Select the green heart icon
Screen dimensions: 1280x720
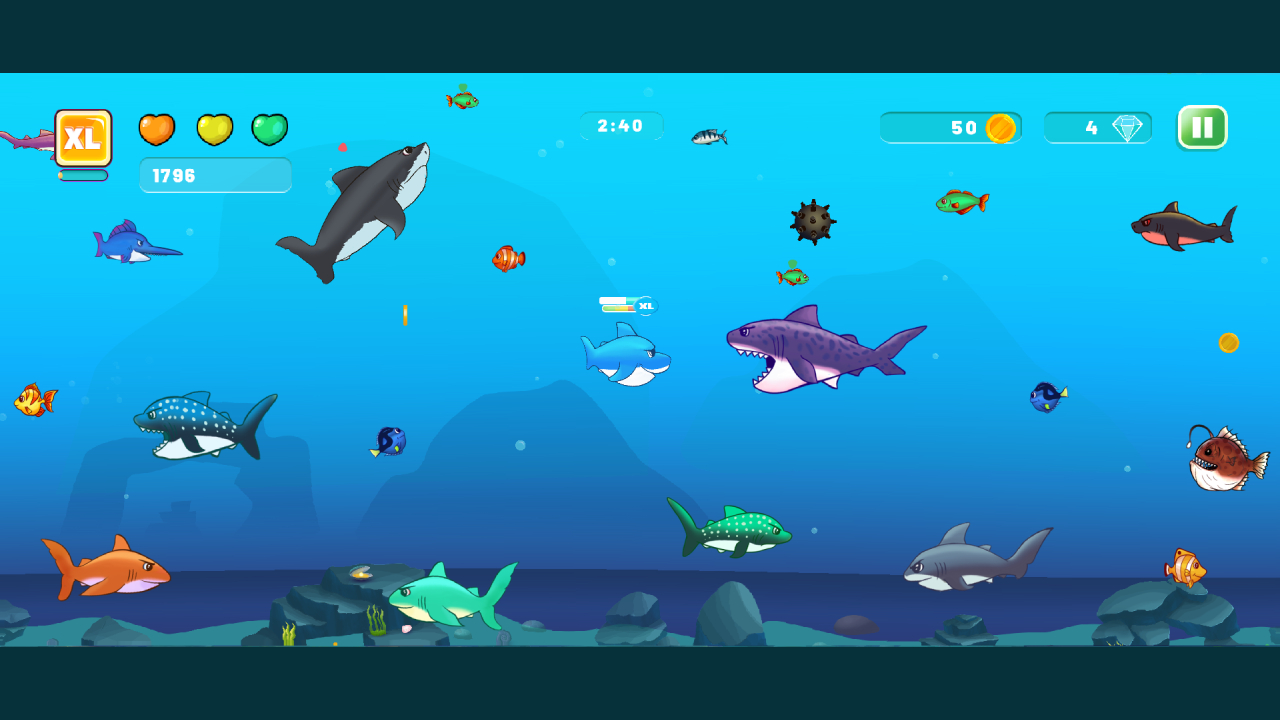[269, 129]
